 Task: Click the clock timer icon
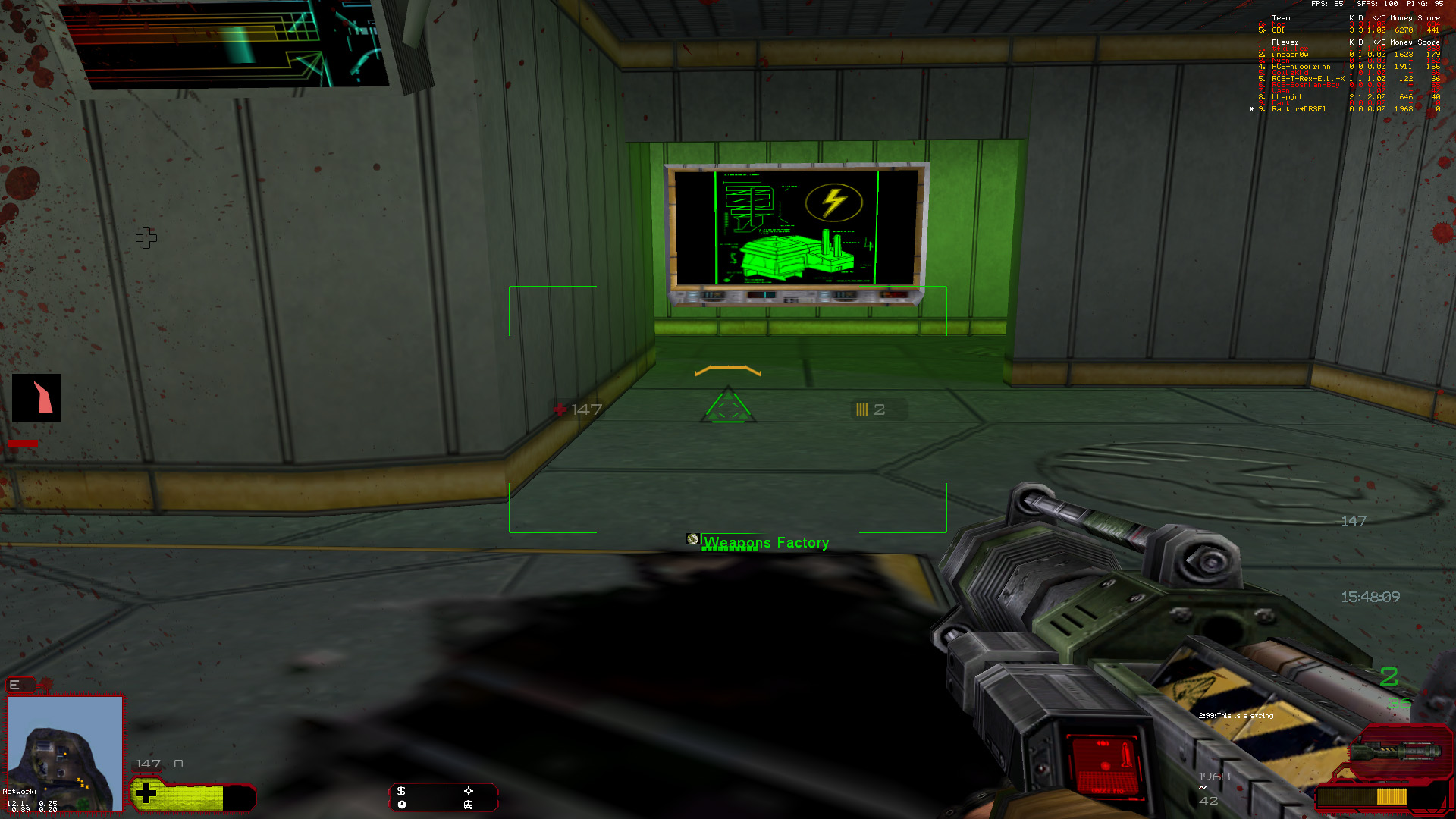coord(401,805)
